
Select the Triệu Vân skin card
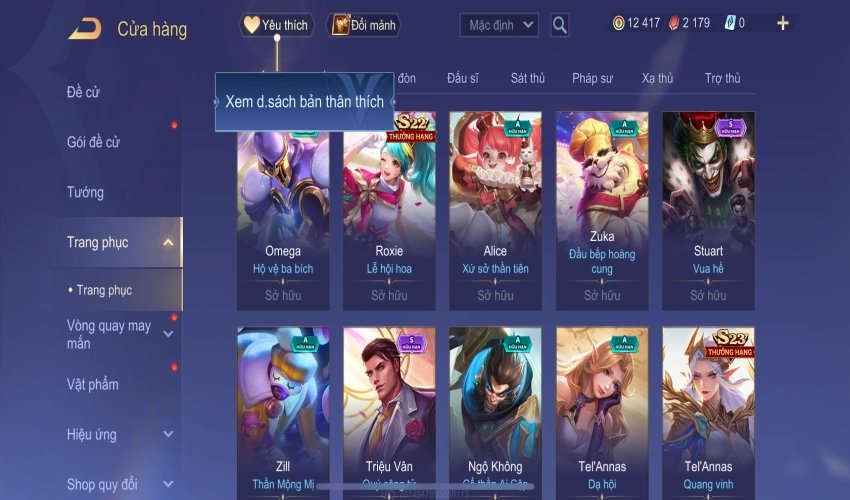pyautogui.click(x=389, y=410)
